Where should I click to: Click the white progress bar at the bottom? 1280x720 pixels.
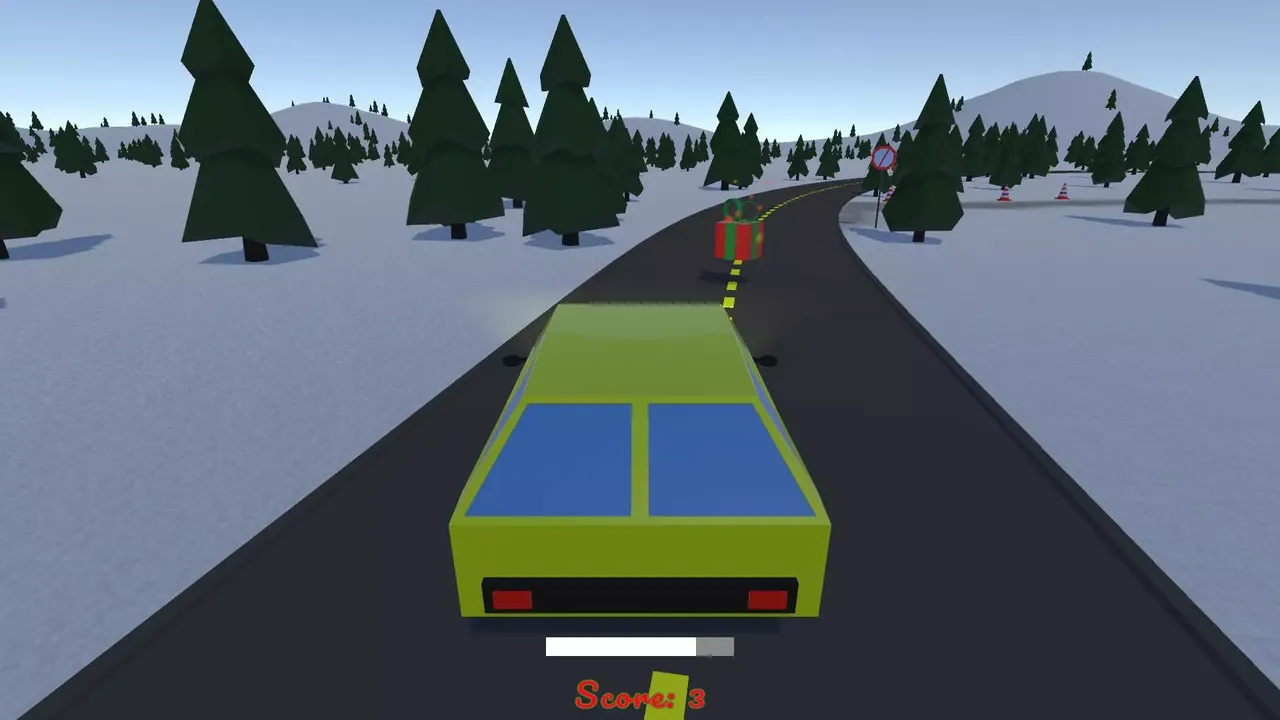pos(620,647)
